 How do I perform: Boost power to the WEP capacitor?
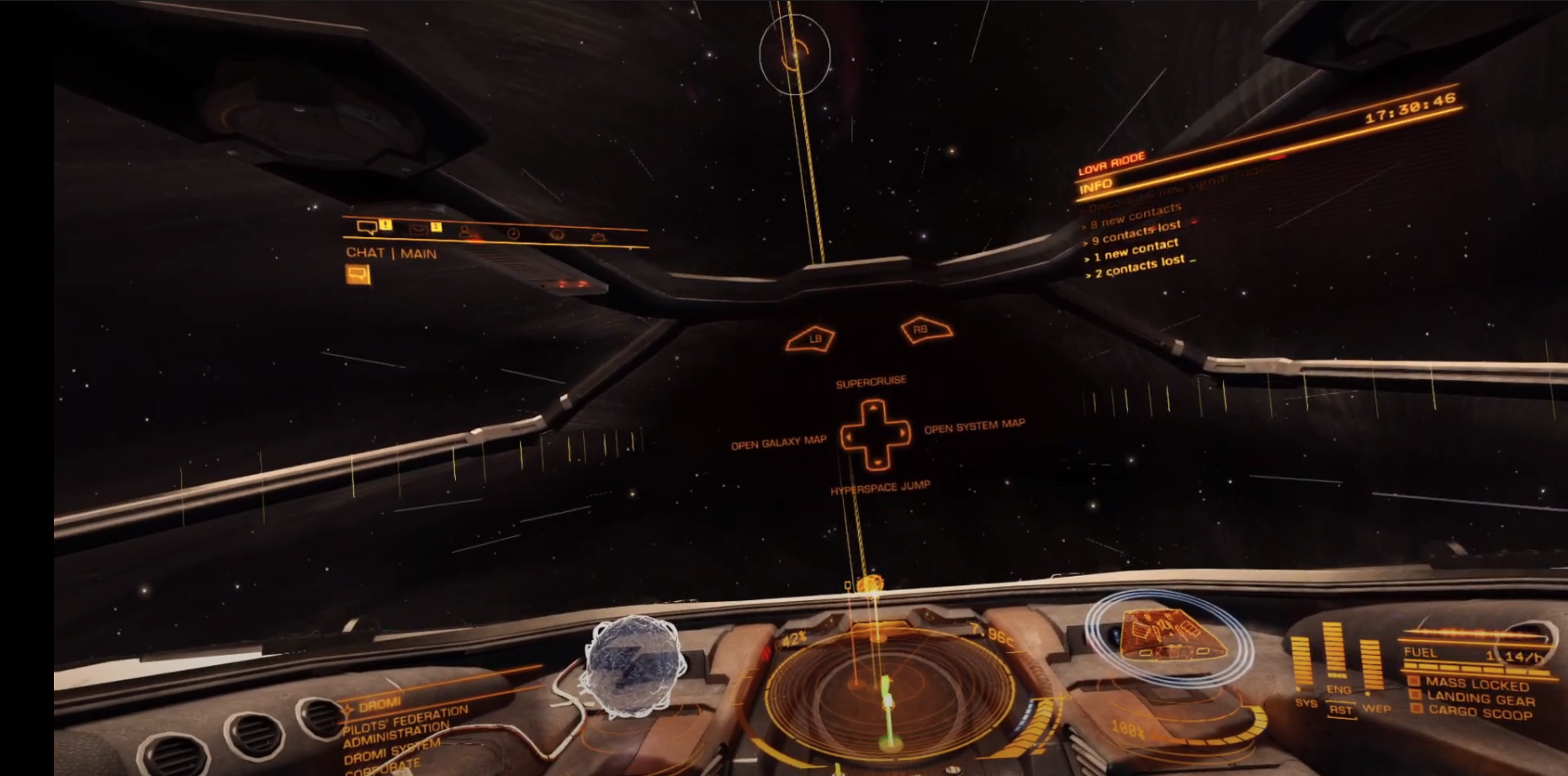coord(1375,708)
